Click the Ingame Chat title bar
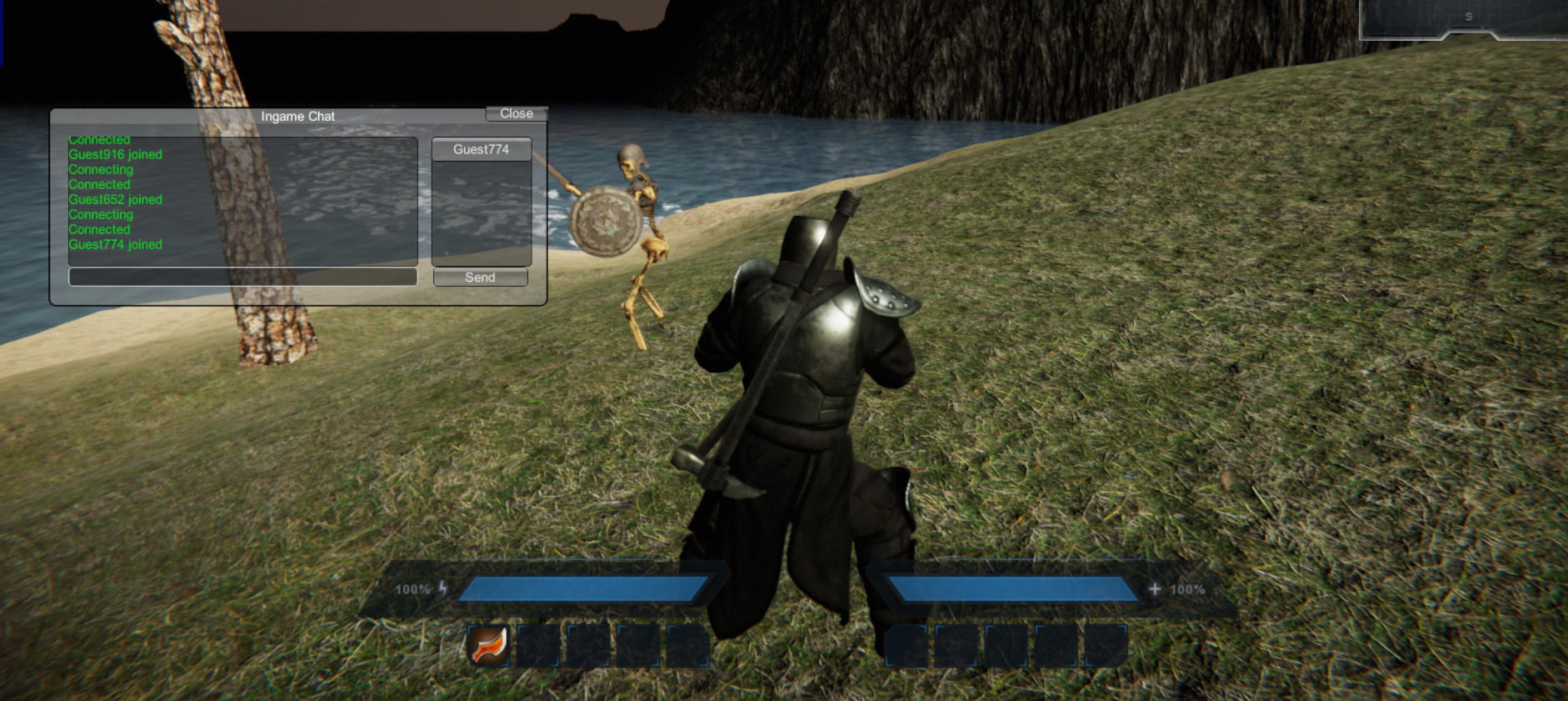The height and width of the screenshot is (701, 1568). point(297,117)
